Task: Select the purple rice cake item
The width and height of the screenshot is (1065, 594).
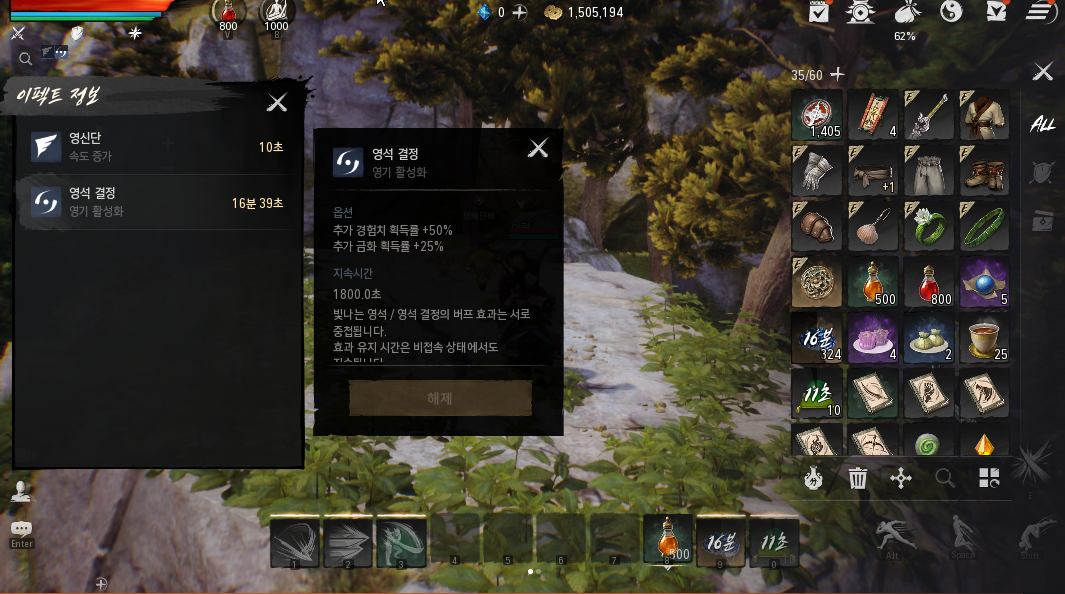Action: click(x=872, y=339)
